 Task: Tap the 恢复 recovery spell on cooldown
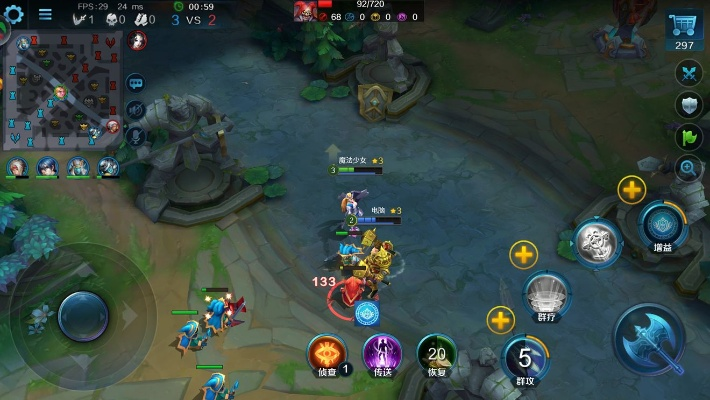(437, 353)
